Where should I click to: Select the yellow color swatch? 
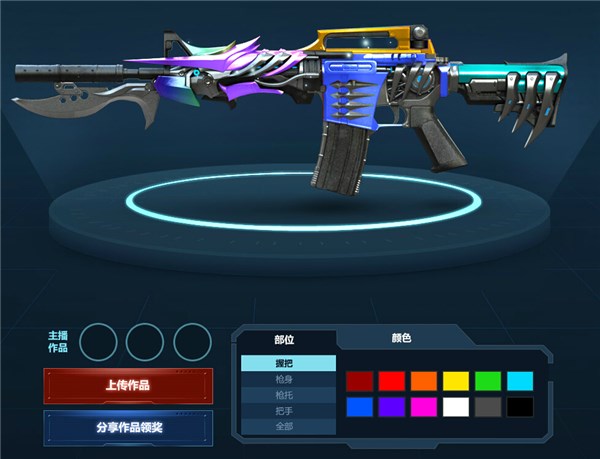coord(456,381)
